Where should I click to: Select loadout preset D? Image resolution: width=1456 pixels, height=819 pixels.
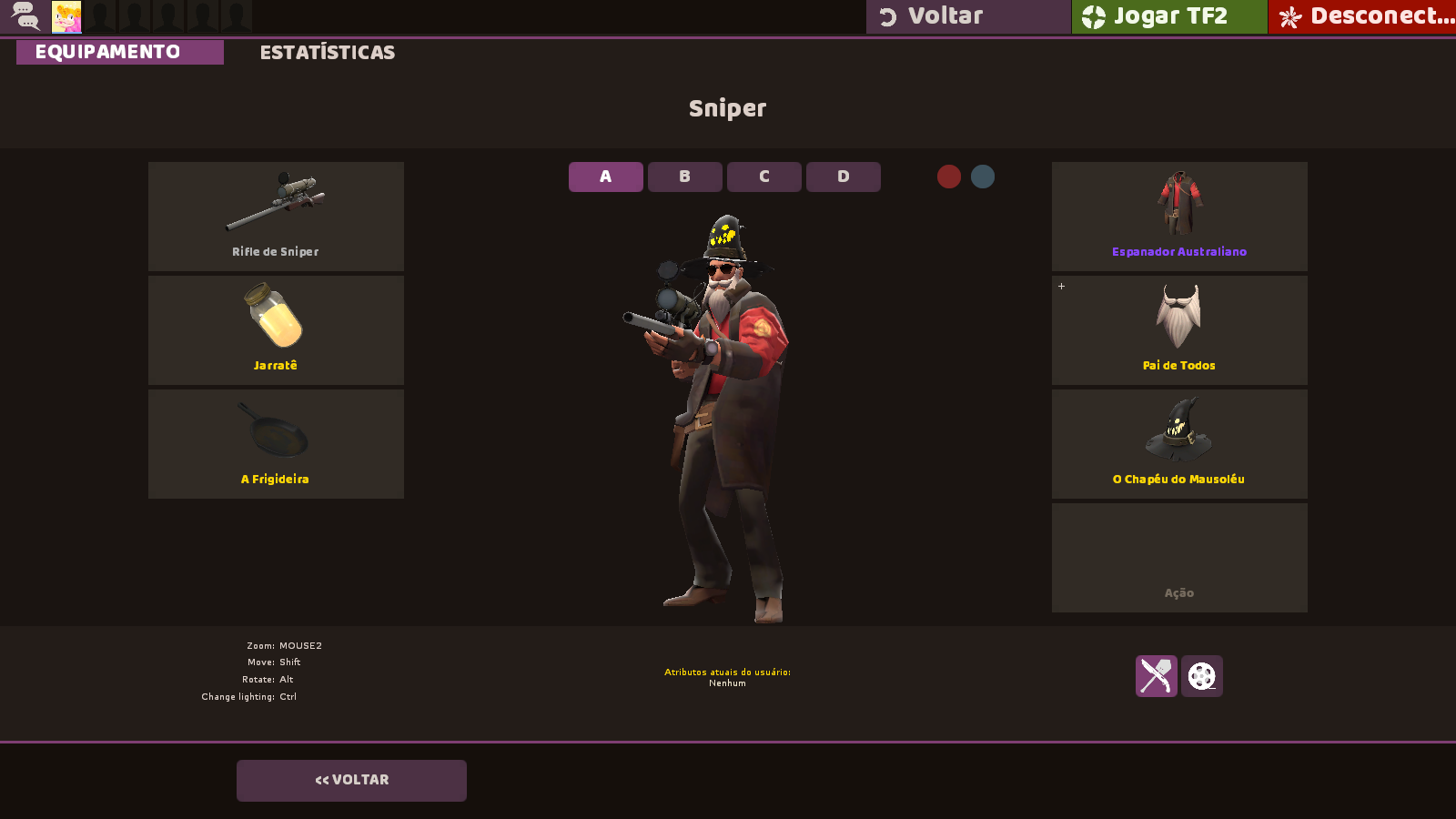843,177
